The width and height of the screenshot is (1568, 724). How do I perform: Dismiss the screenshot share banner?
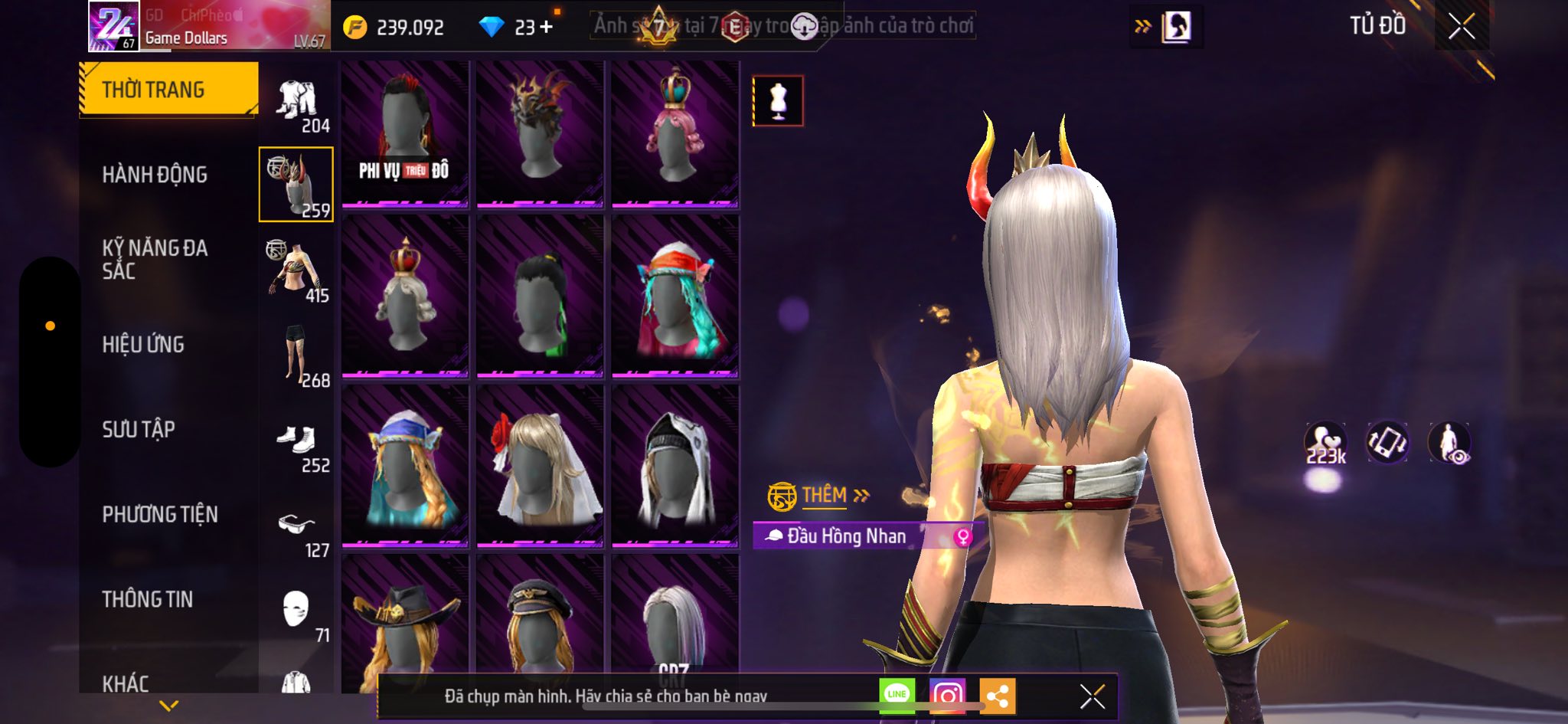click(1092, 696)
